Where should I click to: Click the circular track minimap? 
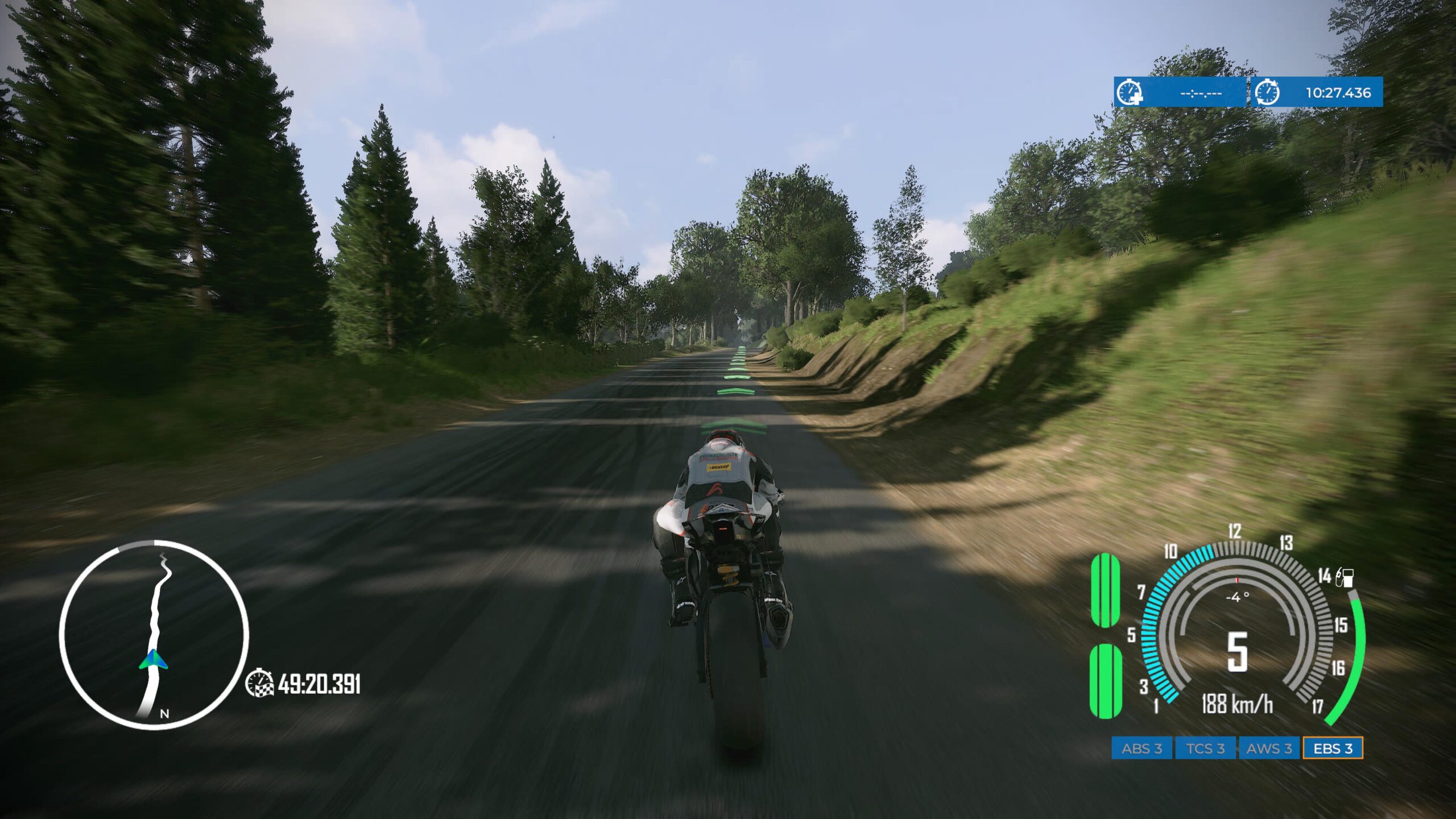pos(154,634)
